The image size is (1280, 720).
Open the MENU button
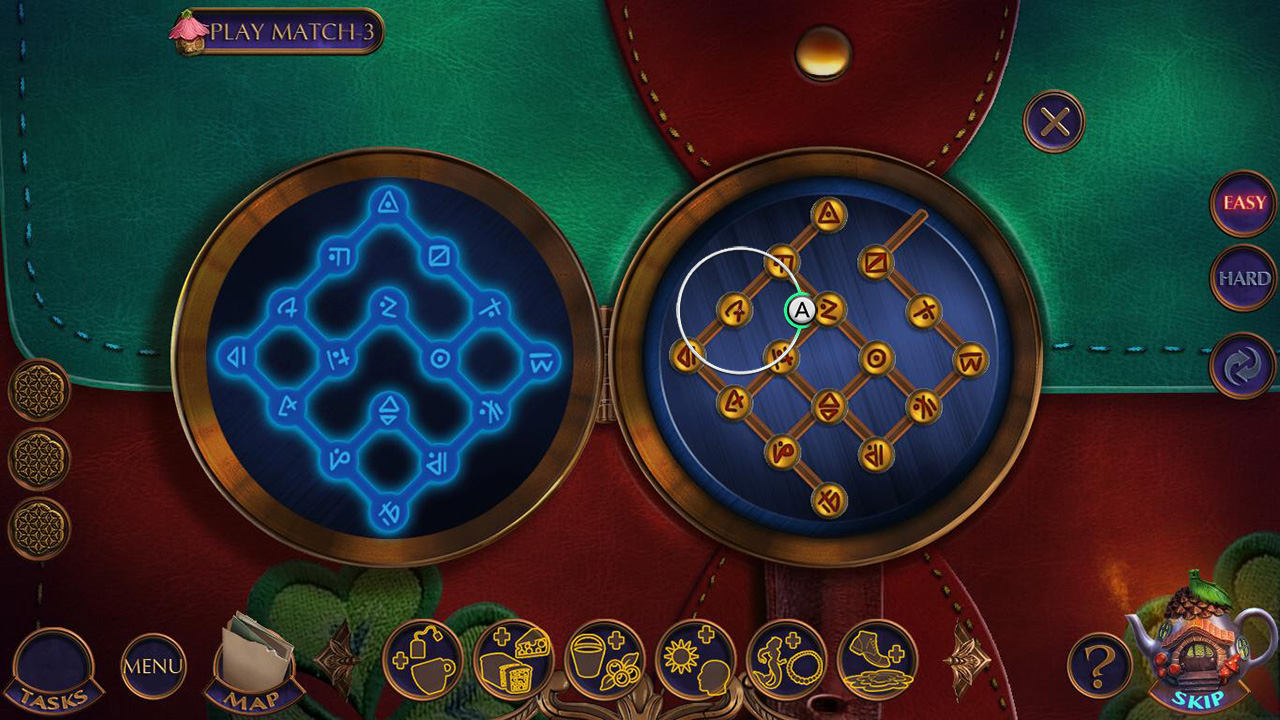tap(153, 665)
